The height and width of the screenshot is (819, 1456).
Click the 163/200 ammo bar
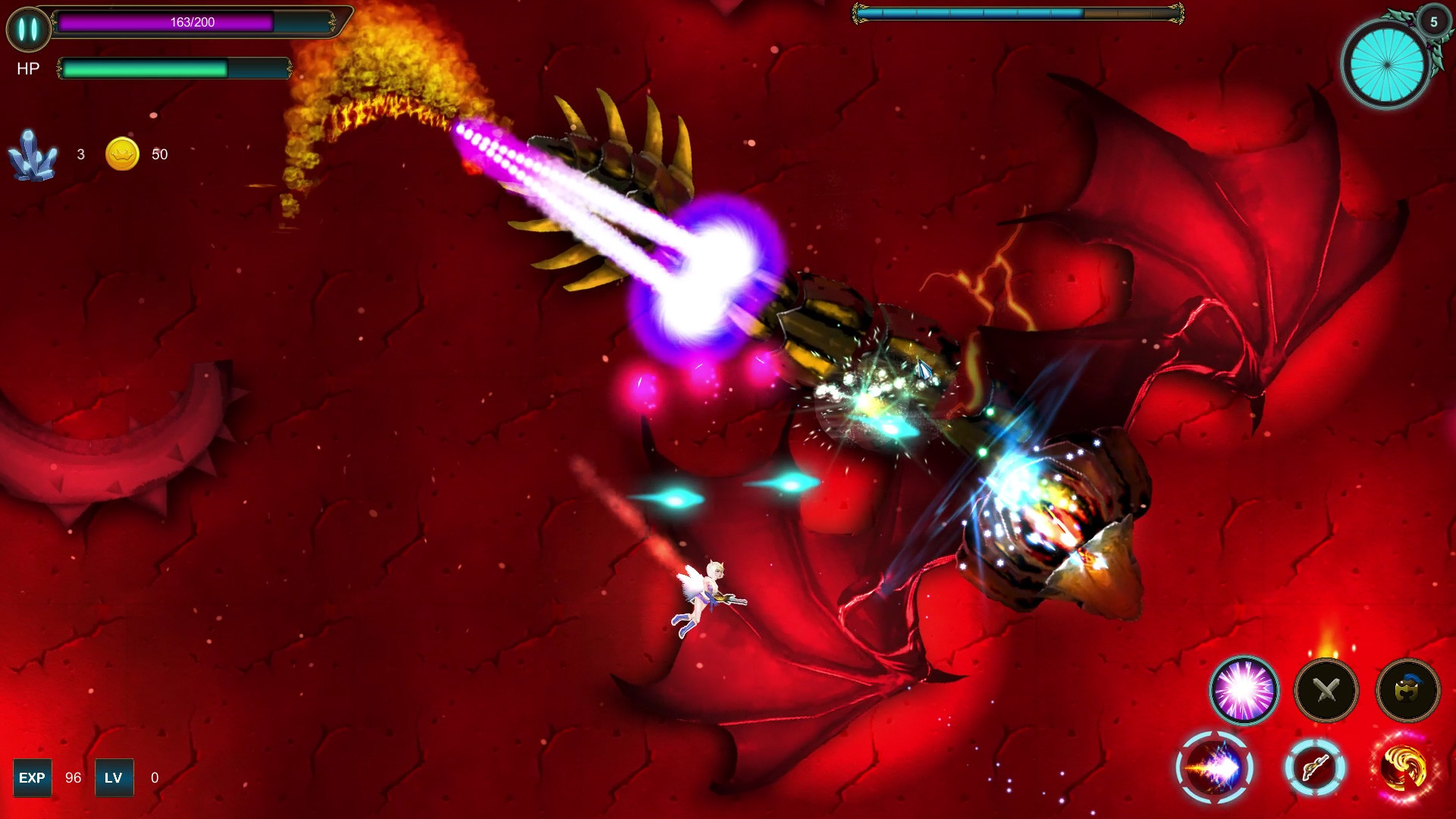click(x=193, y=22)
